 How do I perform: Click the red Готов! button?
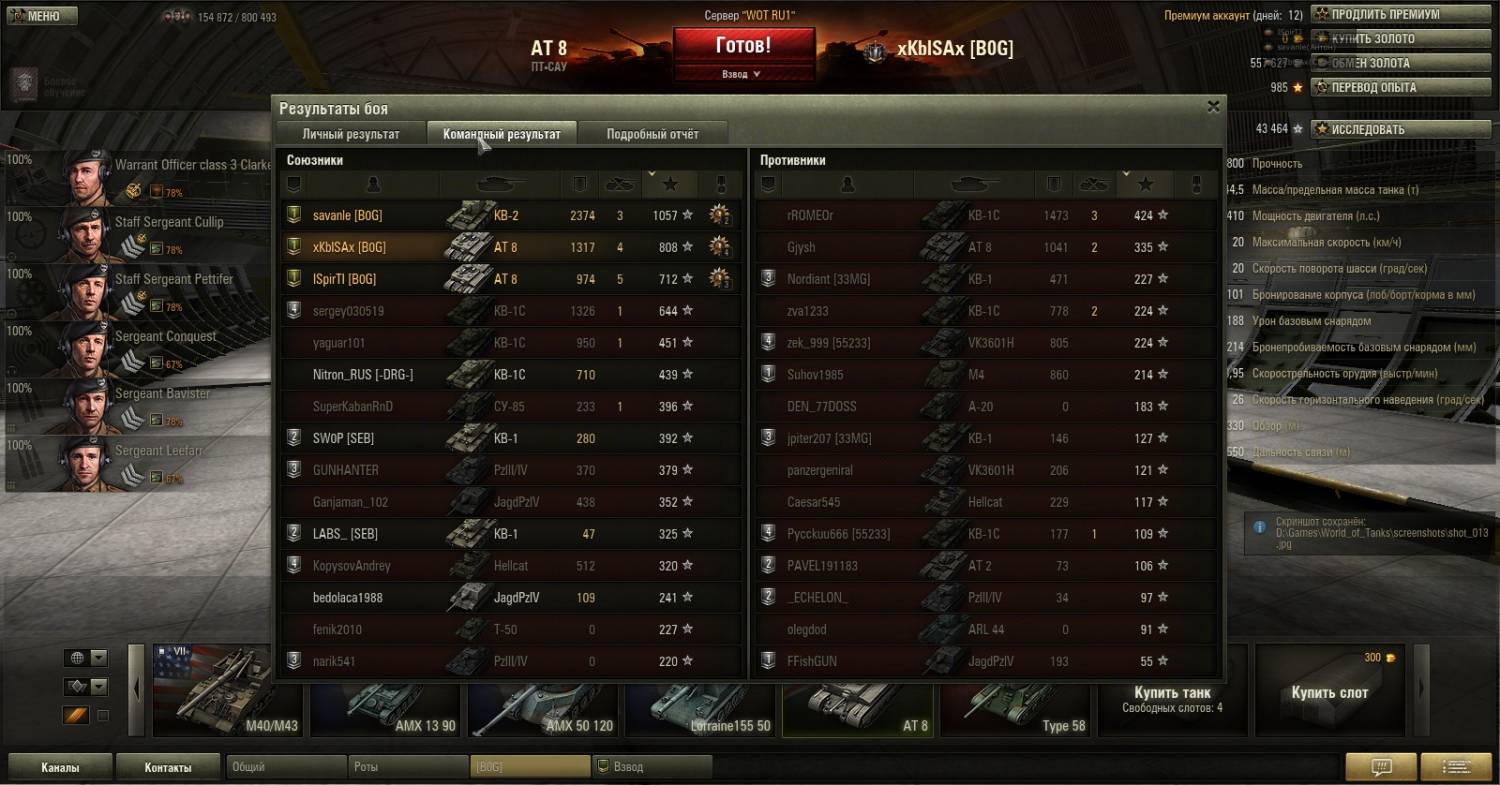pyautogui.click(x=743, y=46)
